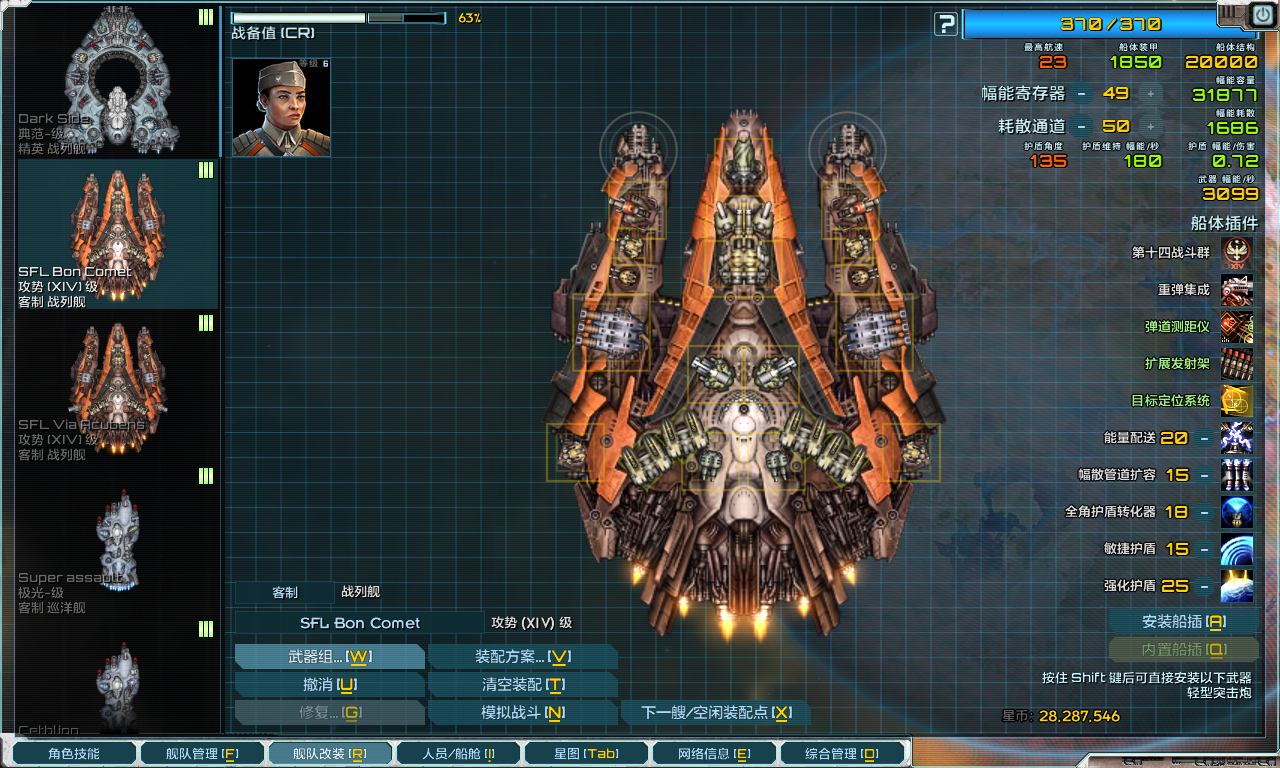Go to next ship with 下一艘/空闲装配点

point(716,713)
